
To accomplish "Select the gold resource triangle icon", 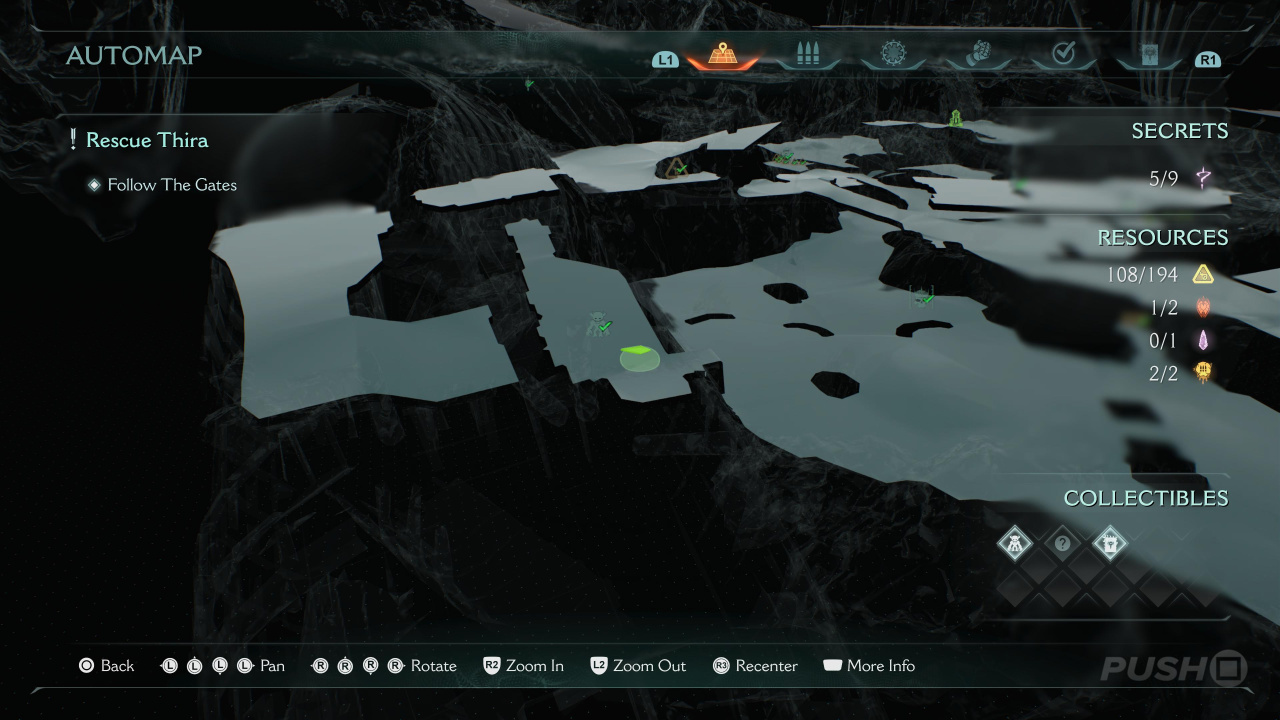I will click(1202, 274).
